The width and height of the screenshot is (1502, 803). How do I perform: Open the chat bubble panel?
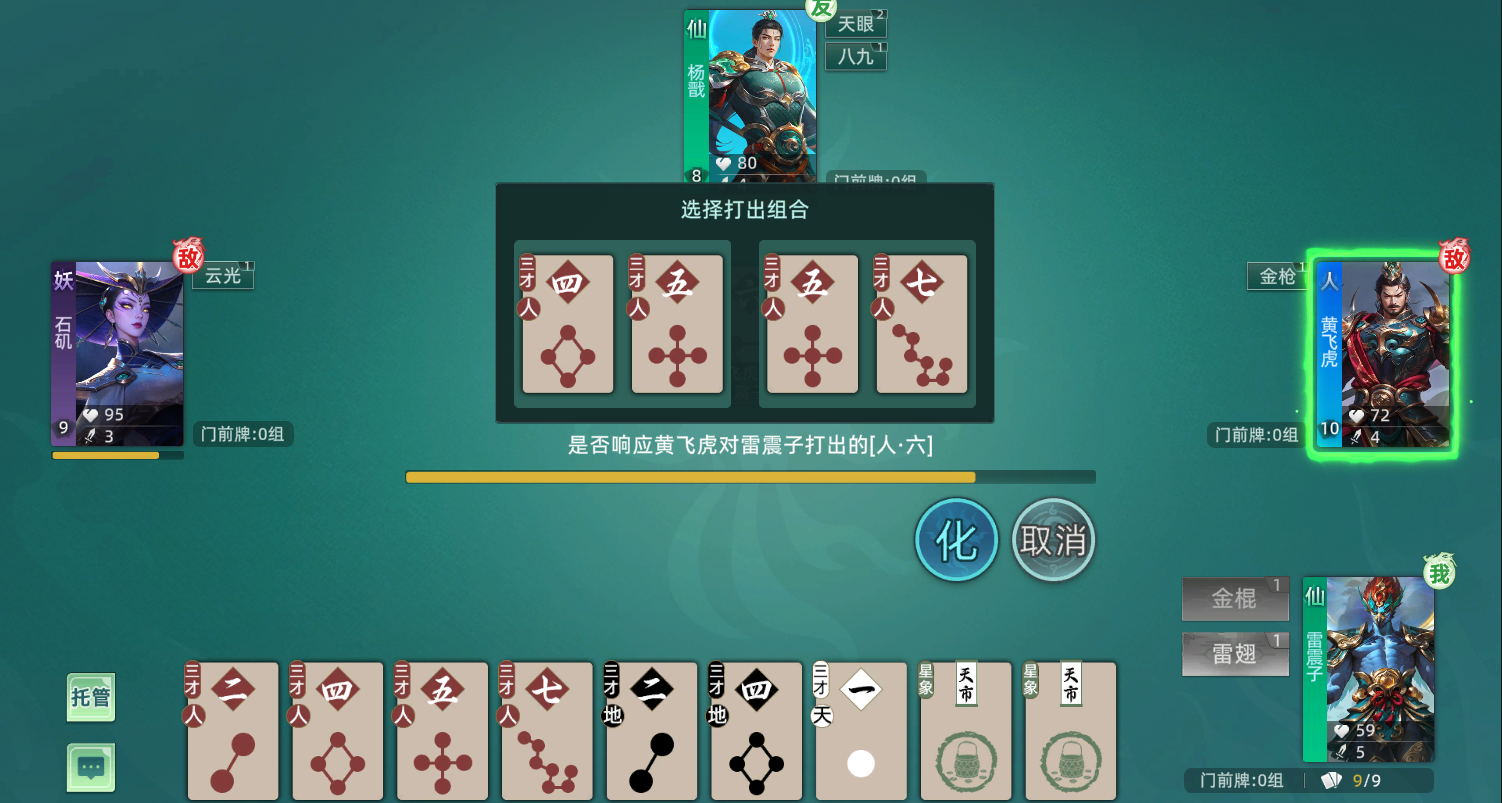[90, 768]
